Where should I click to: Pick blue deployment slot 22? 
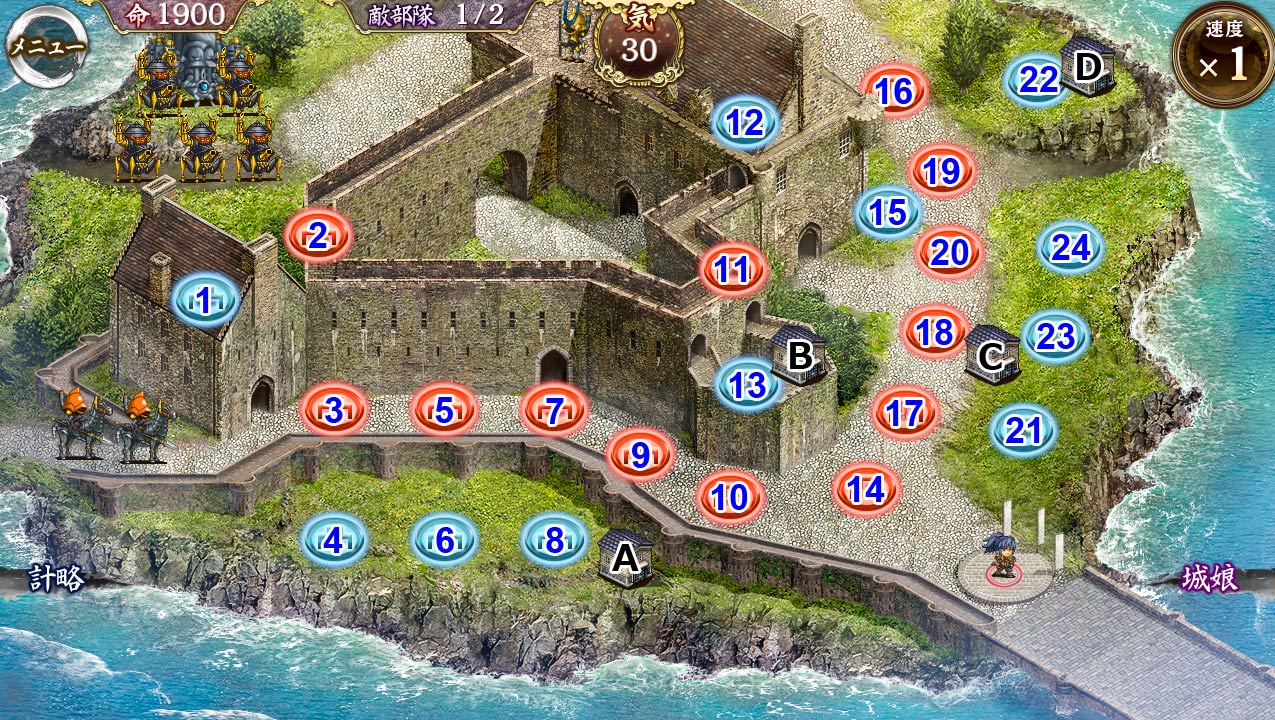coord(1037,80)
